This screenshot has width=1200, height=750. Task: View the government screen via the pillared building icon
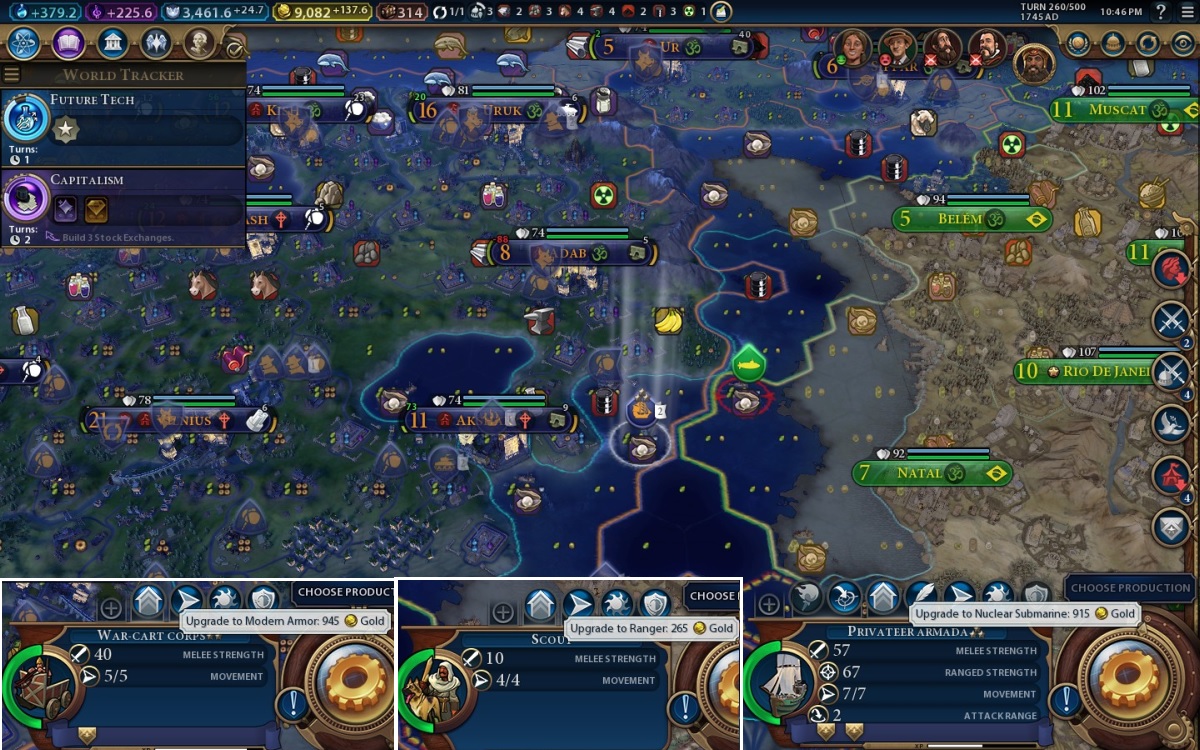click(x=112, y=44)
